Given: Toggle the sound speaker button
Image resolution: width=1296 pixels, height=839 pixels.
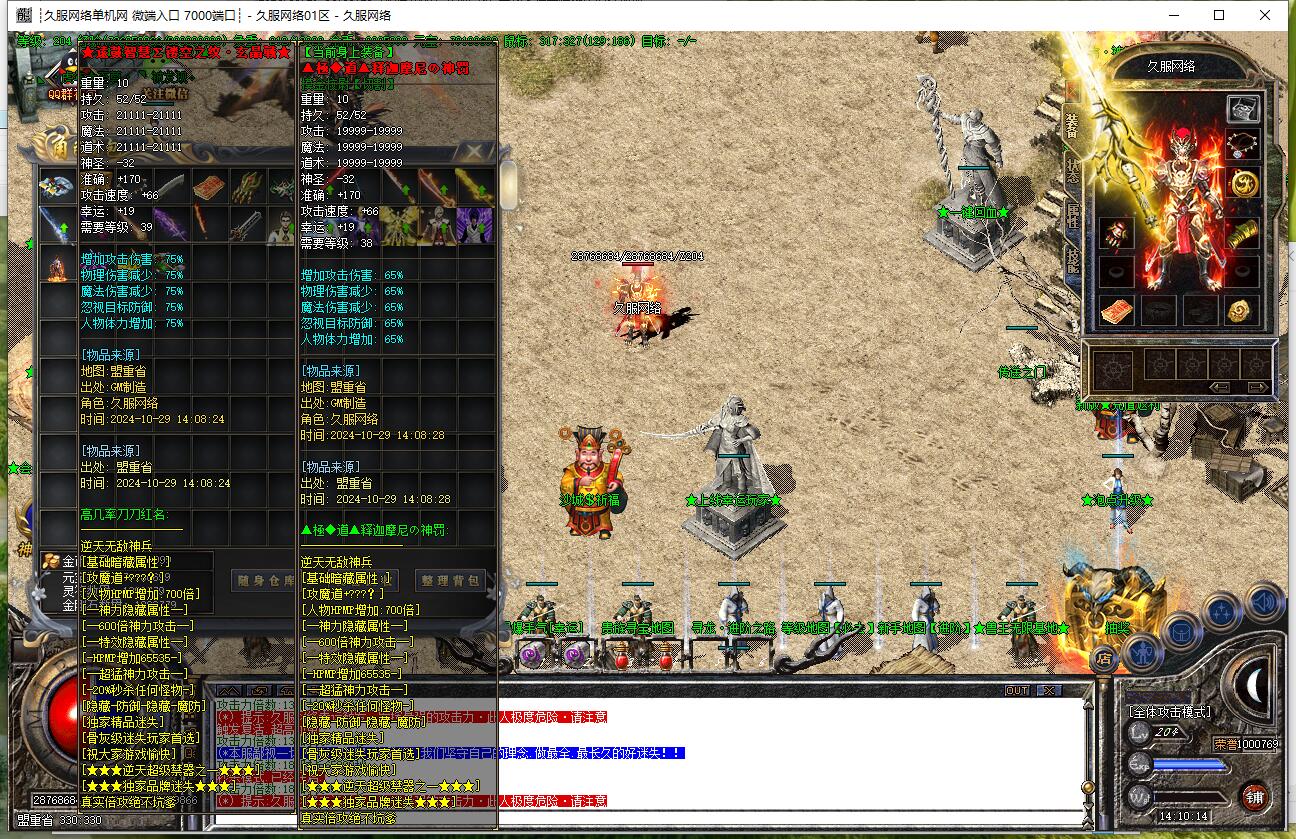Looking at the screenshot, I should pos(1265,602).
